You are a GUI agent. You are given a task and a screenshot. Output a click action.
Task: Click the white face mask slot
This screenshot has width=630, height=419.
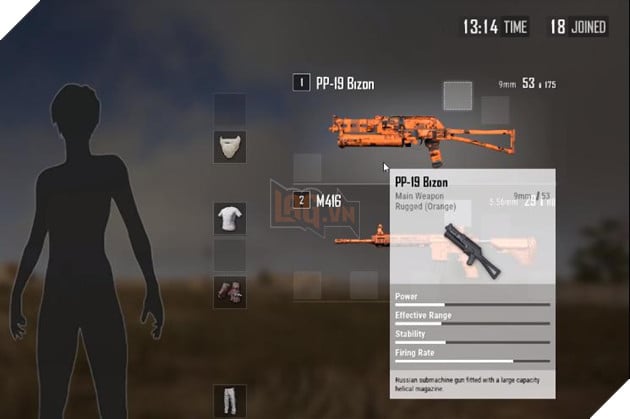click(x=229, y=148)
